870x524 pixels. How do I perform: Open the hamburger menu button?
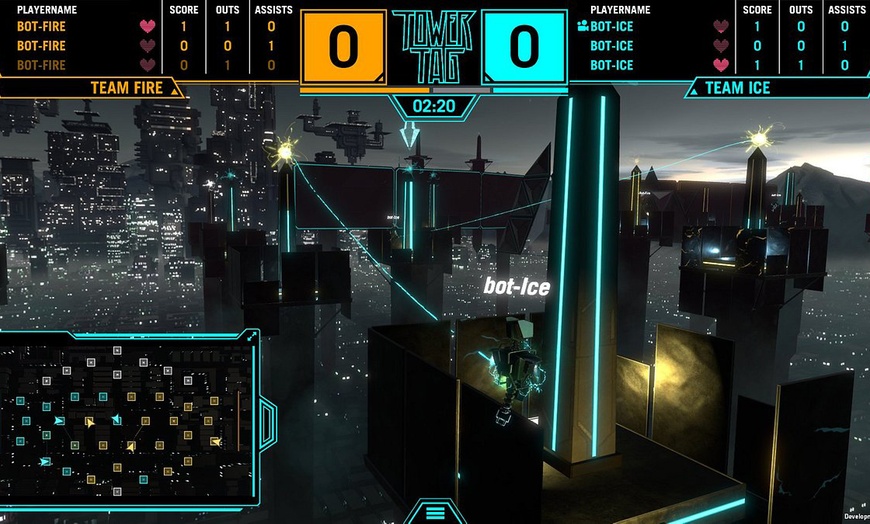pos(435,512)
